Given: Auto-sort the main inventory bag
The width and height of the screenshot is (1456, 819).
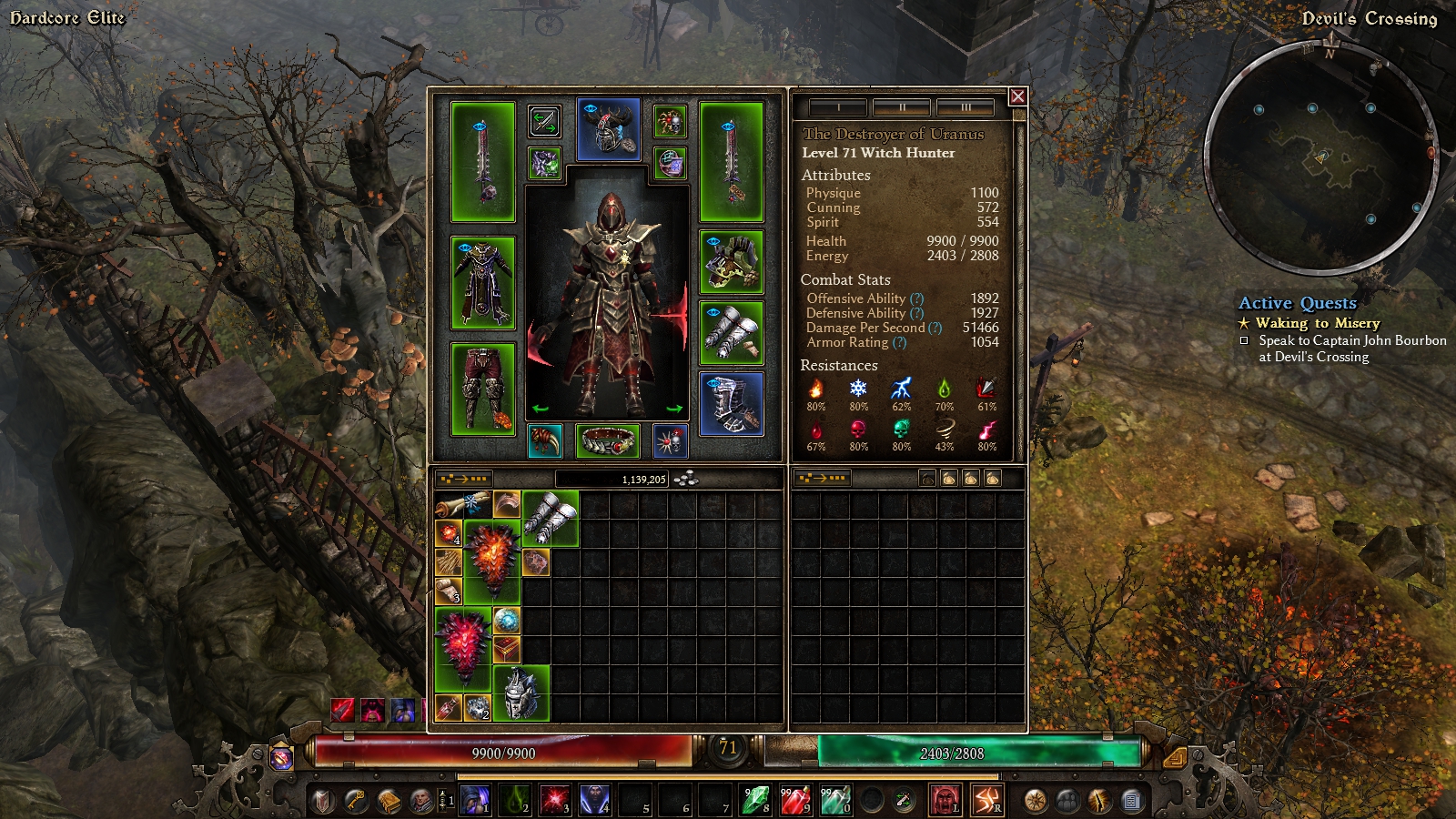Looking at the screenshot, I should 464,479.
